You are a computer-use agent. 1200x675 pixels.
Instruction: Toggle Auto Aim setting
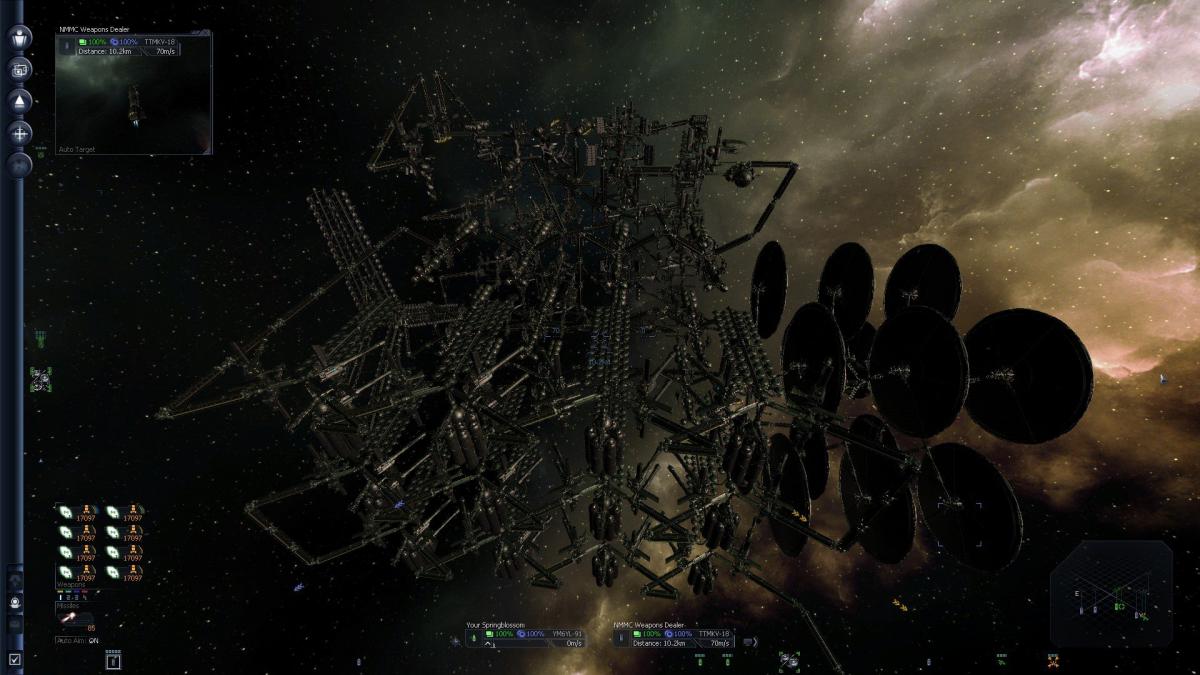tap(78, 640)
